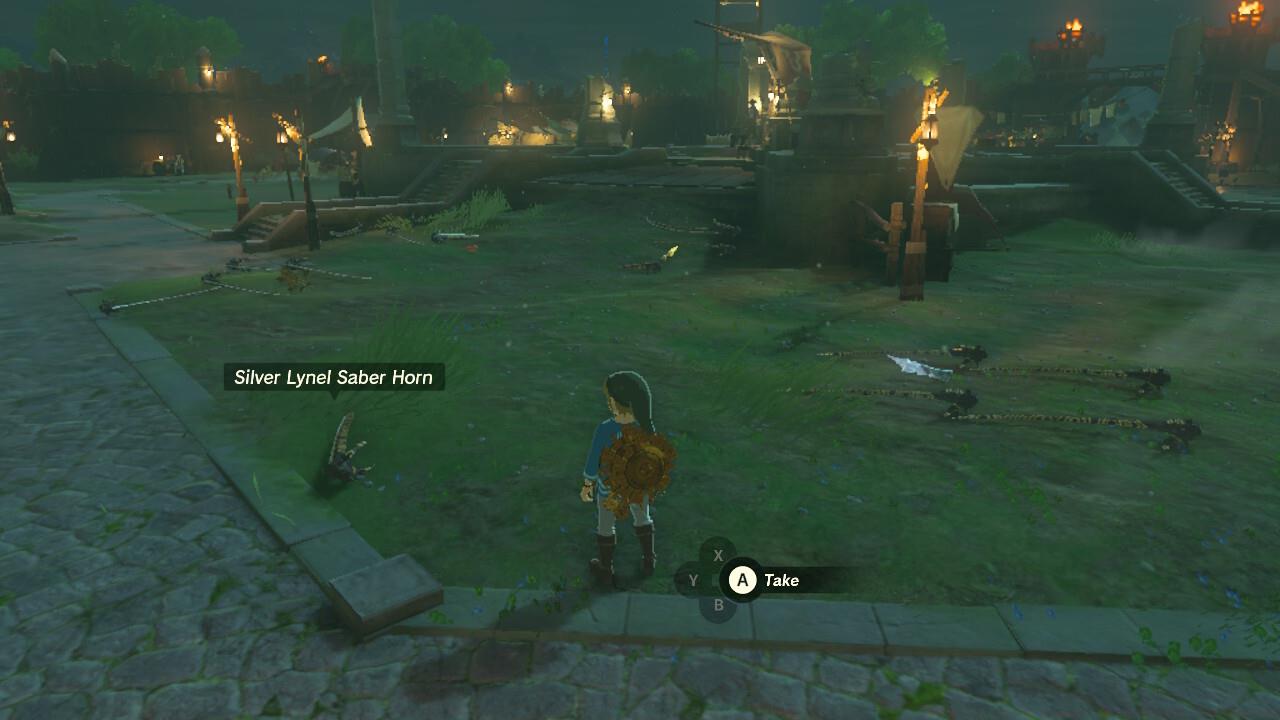Click the Silver Lynel Saber Horn label
Viewport: 1280px width, 720px height.
[x=332, y=377]
